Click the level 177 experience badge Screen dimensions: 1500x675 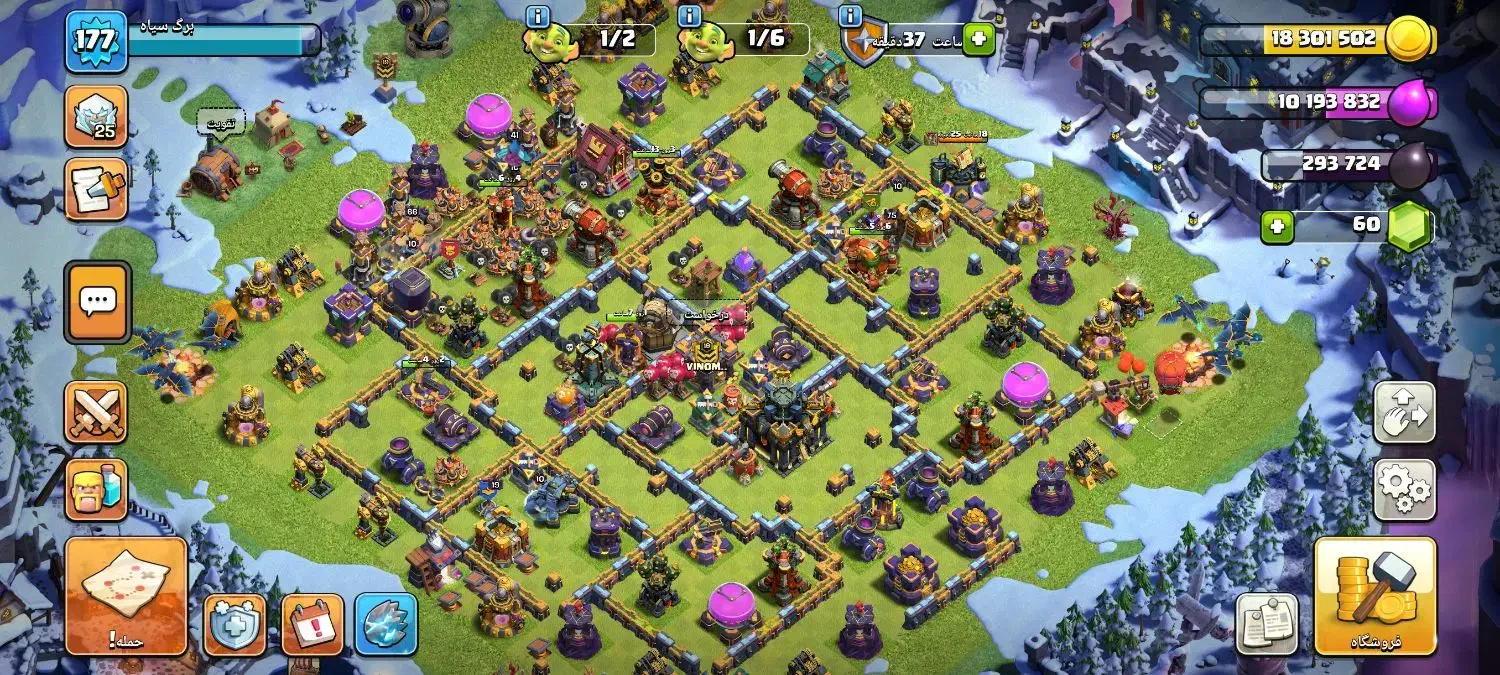tap(96, 41)
